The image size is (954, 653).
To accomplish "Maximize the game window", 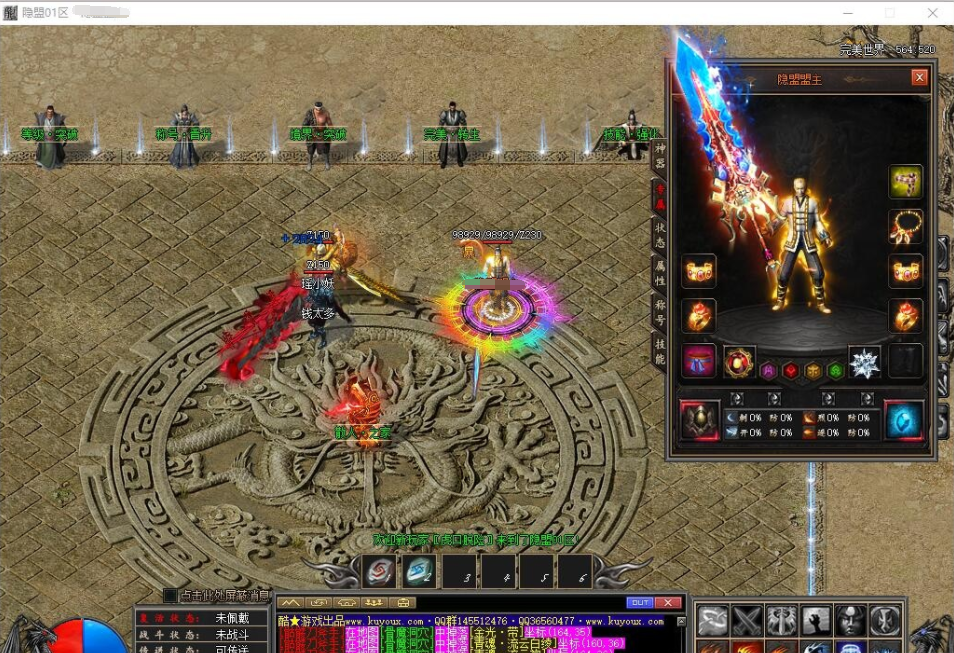I will (x=890, y=13).
